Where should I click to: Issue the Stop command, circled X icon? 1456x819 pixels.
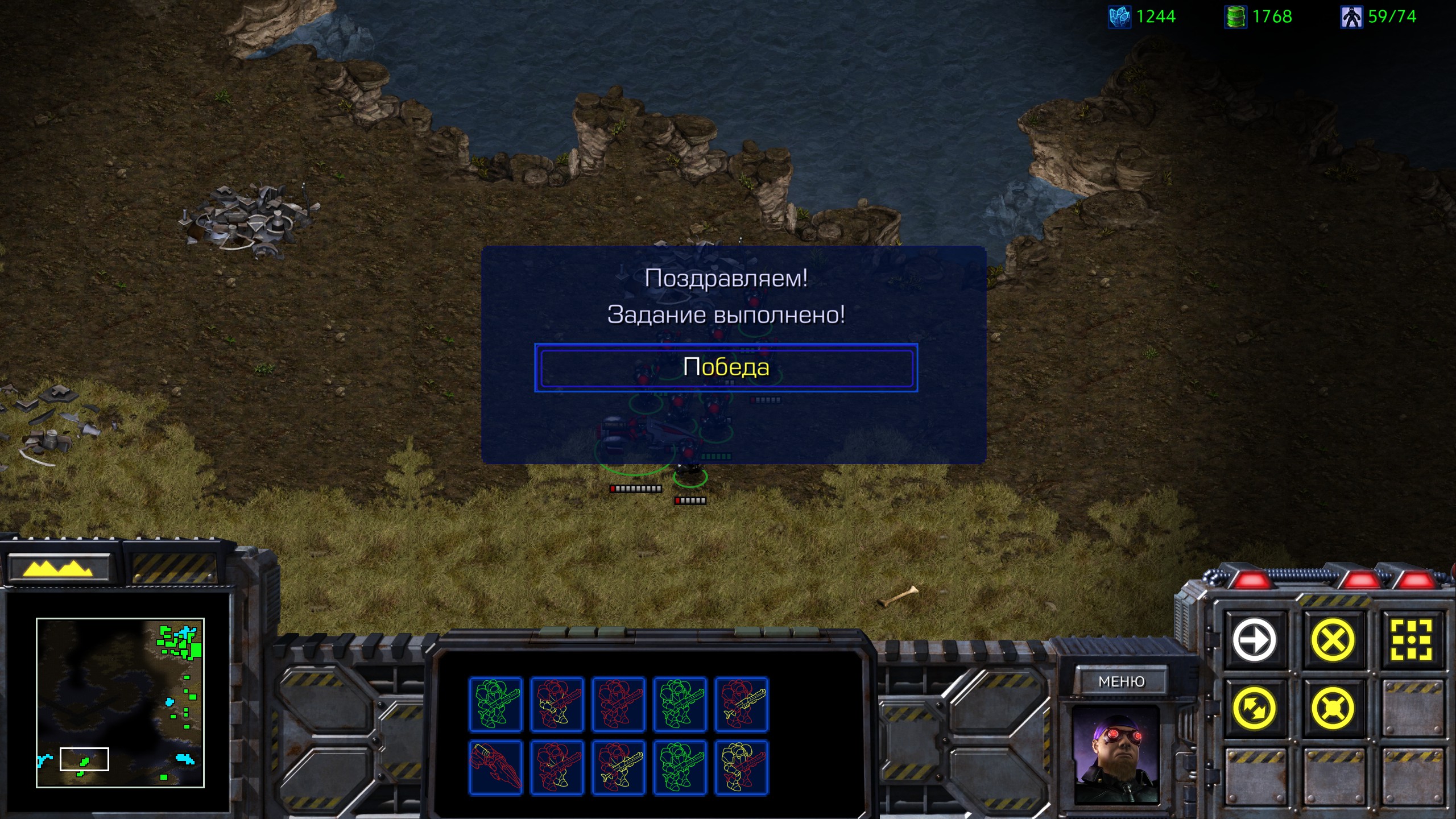(x=1333, y=640)
